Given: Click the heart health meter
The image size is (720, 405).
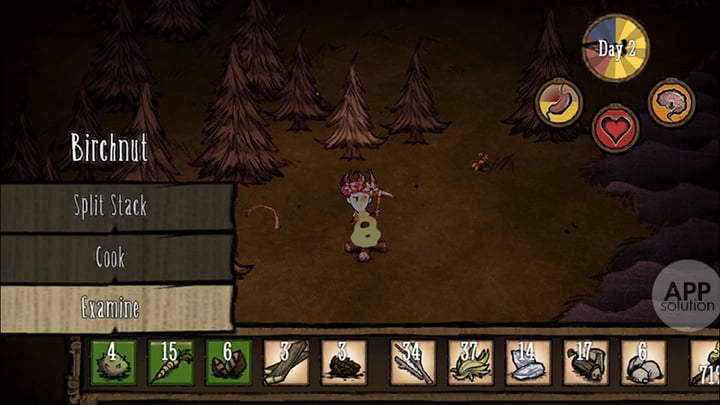Looking at the screenshot, I should 616,128.
